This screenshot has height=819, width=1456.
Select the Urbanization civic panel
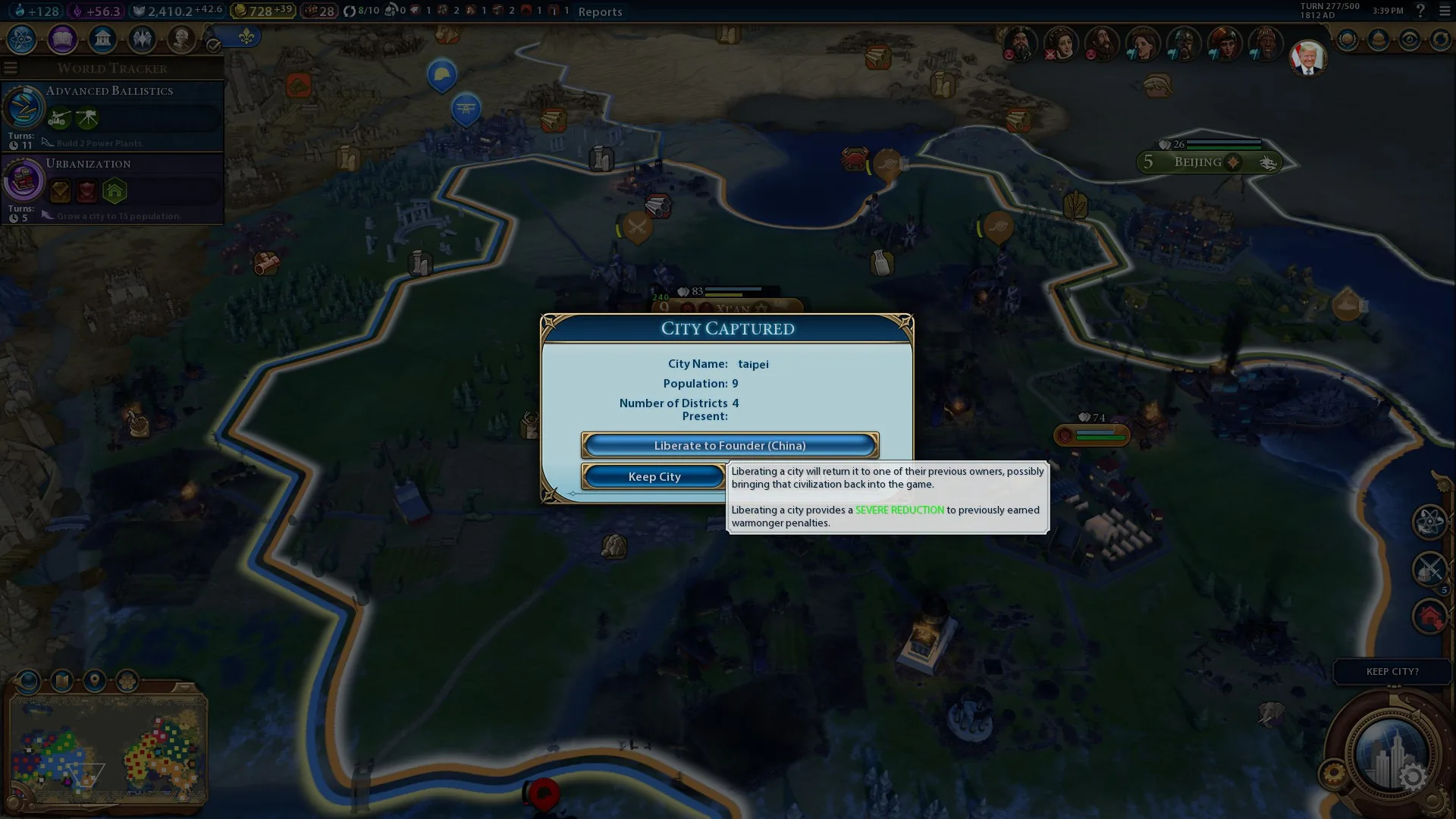(x=112, y=189)
